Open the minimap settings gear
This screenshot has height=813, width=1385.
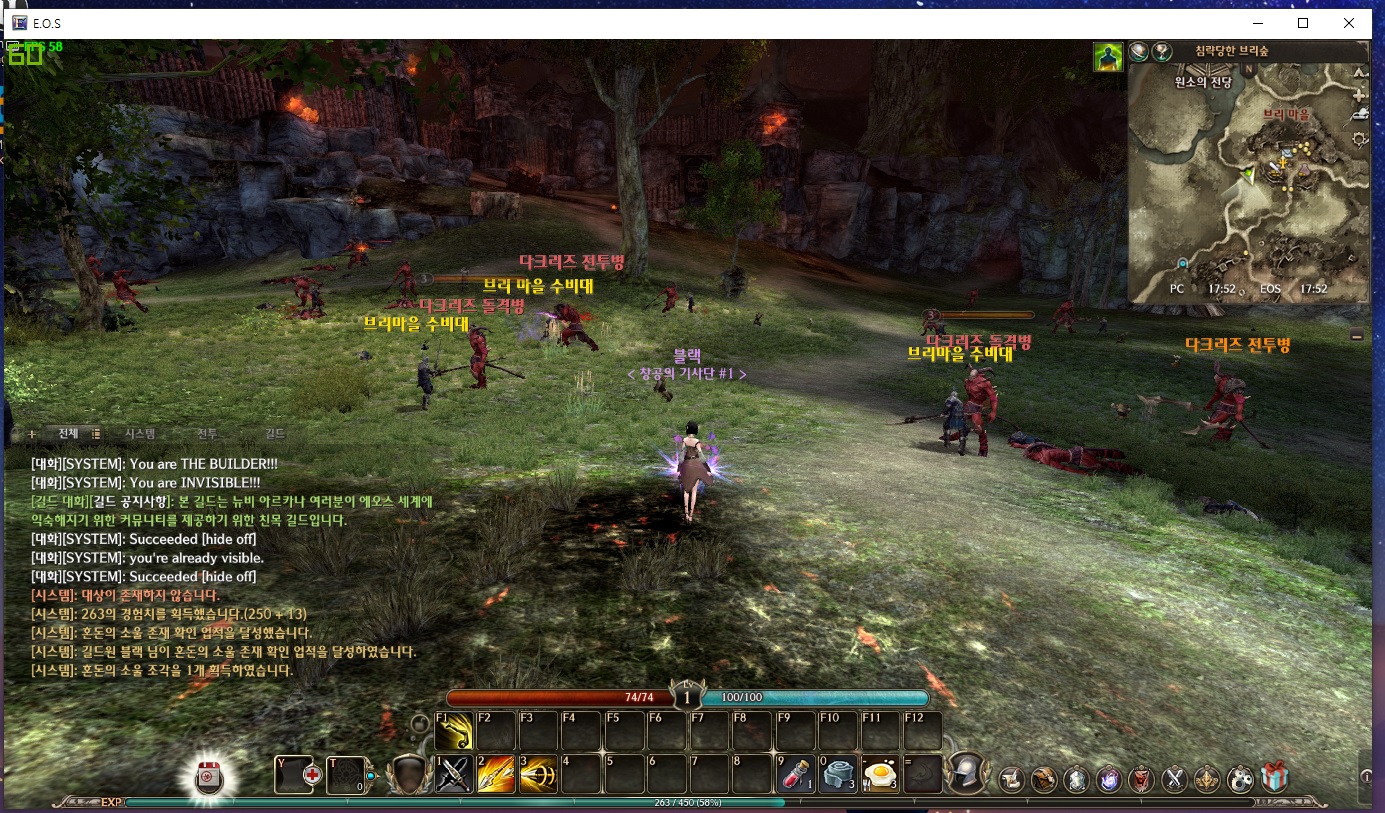[1359, 139]
